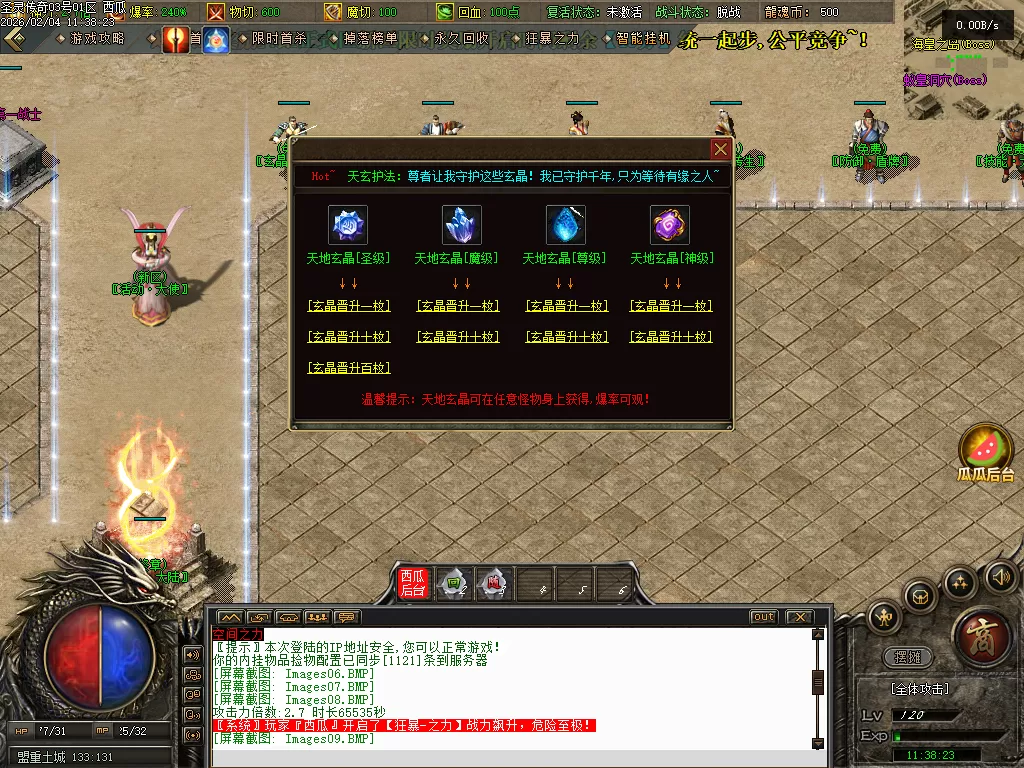
Task: Select the purple 天地玄晶[神级] crystal icon
Action: [670, 225]
